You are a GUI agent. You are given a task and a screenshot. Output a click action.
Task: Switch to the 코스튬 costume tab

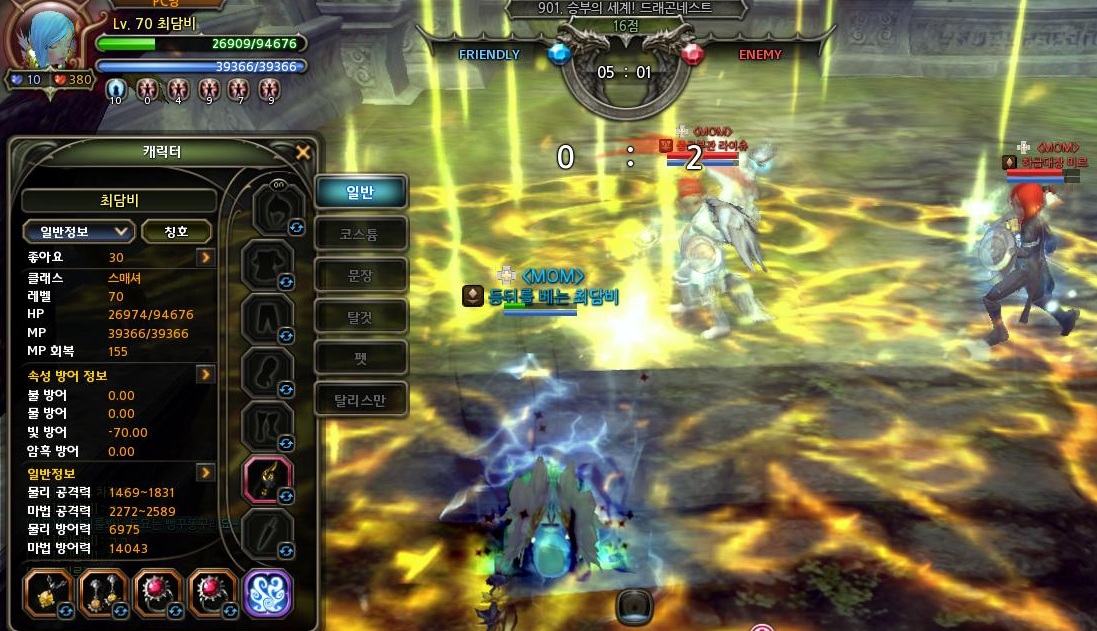click(360, 234)
